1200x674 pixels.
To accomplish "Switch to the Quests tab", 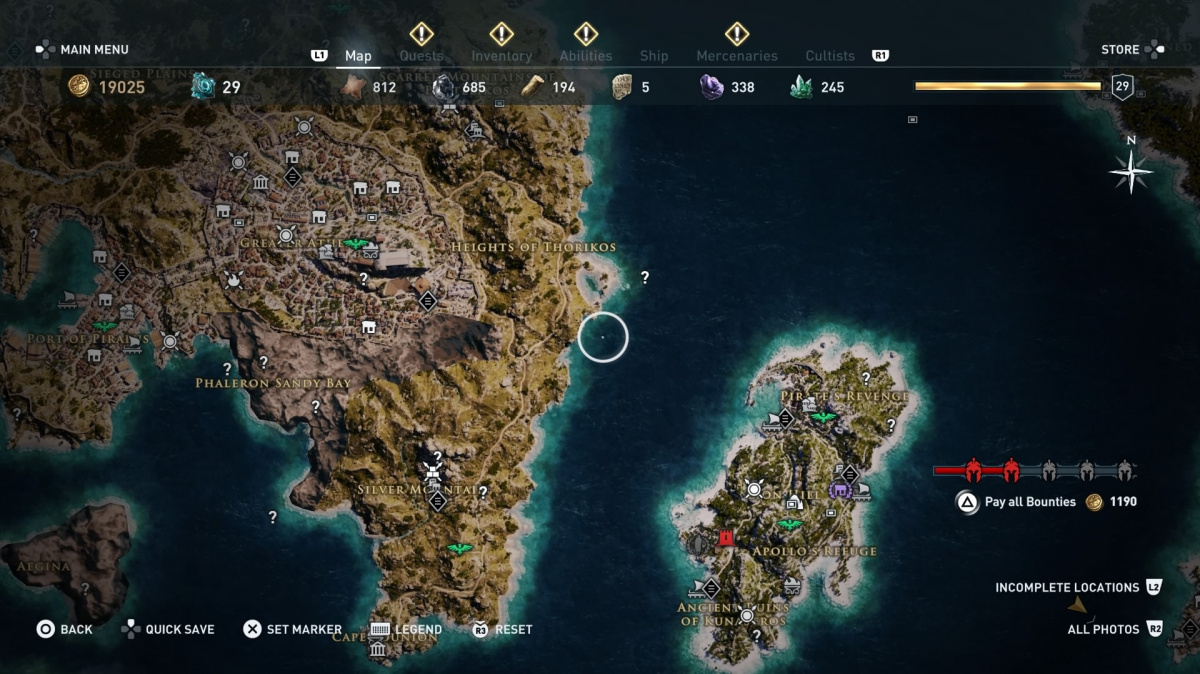I will [x=421, y=56].
